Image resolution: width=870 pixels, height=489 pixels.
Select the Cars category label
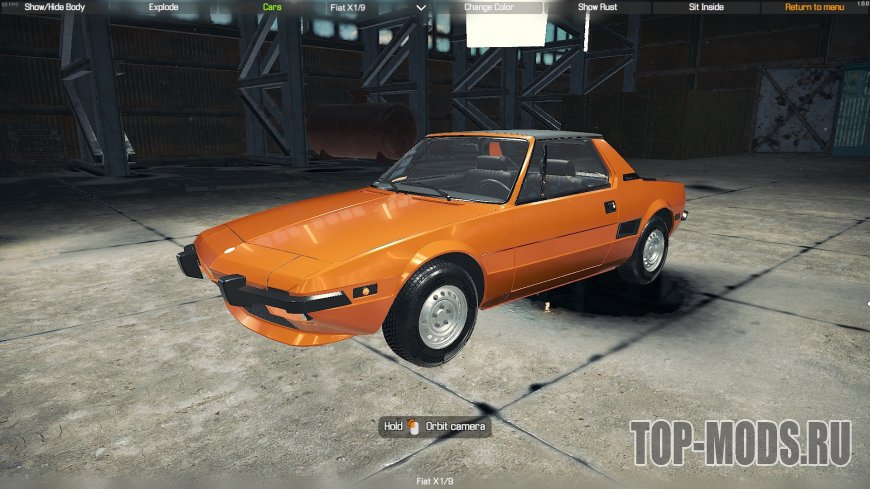(272, 7)
